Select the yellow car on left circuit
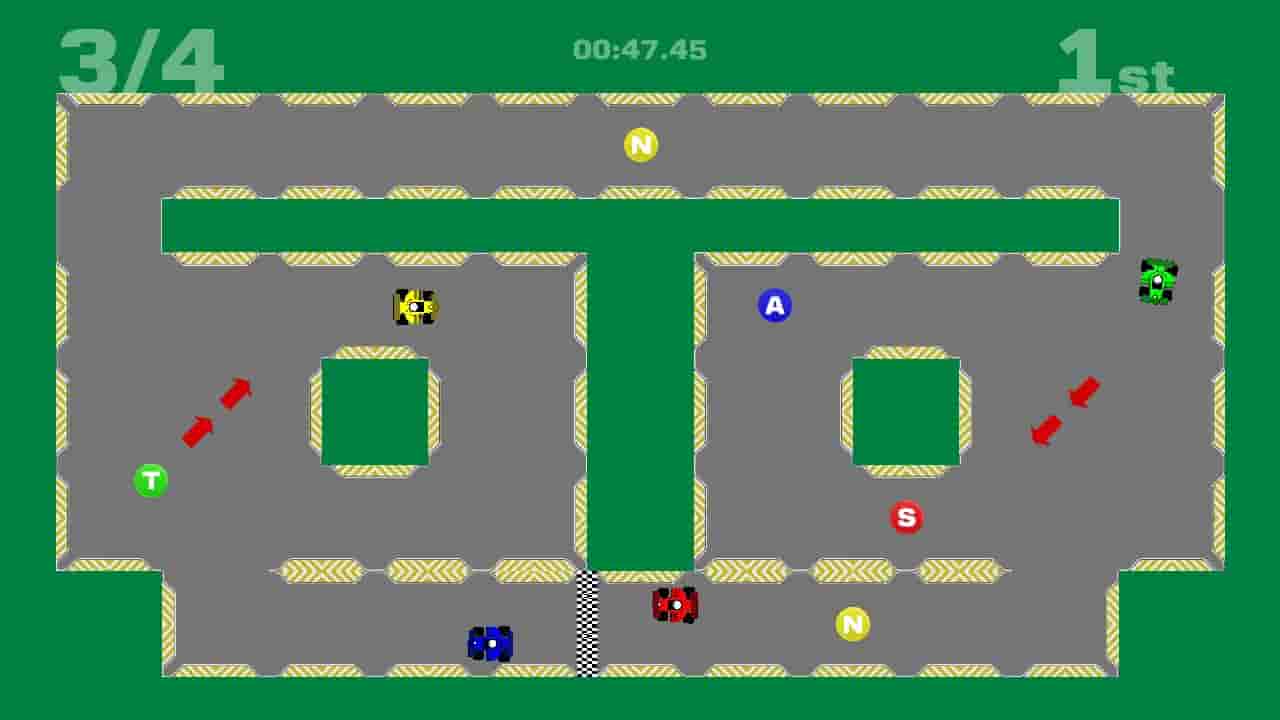This screenshot has height=720, width=1280. point(414,307)
